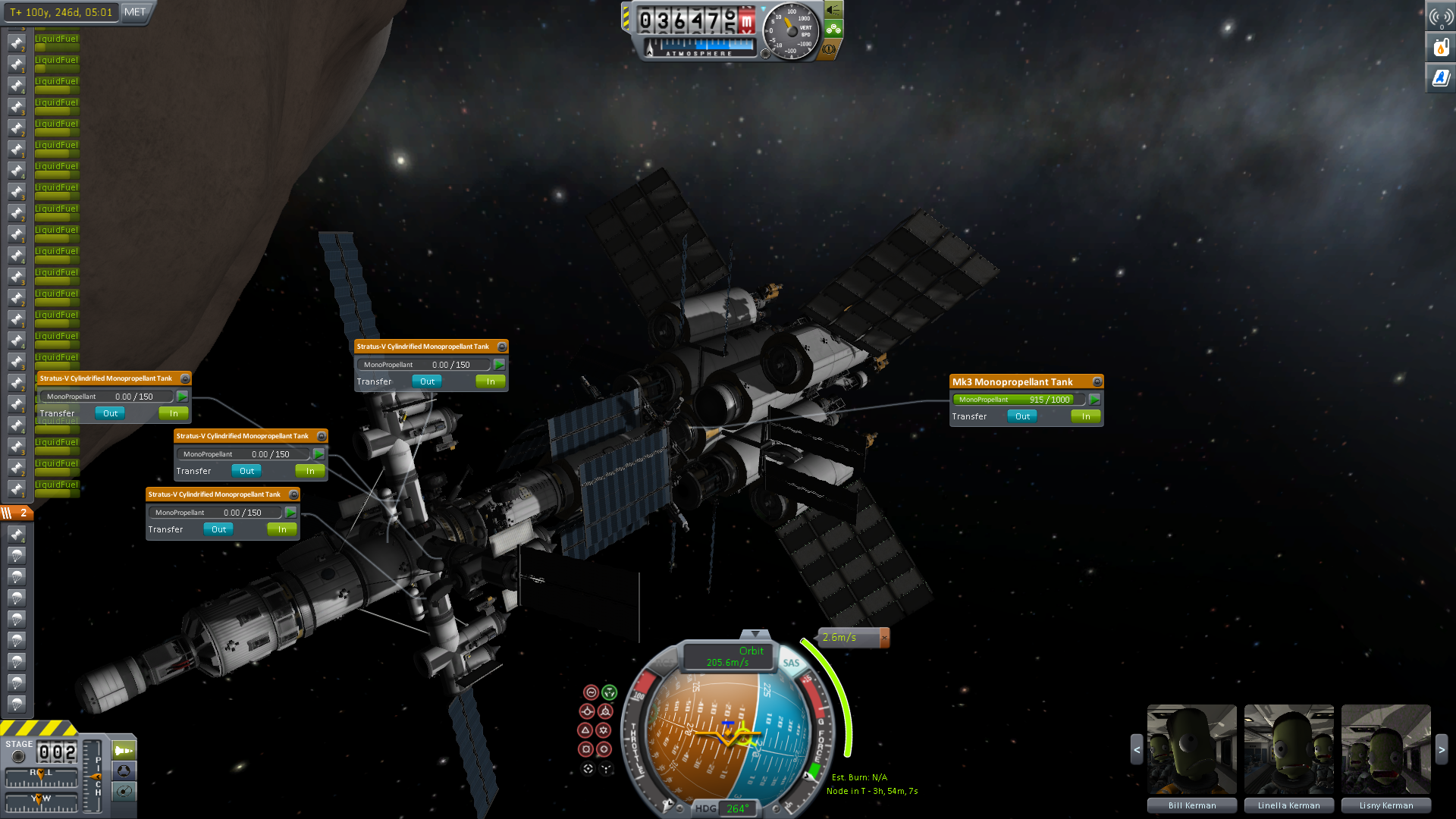Transfer monopropellant out of the Mk3 tank
This screenshot has height=819, width=1456.
(1022, 416)
